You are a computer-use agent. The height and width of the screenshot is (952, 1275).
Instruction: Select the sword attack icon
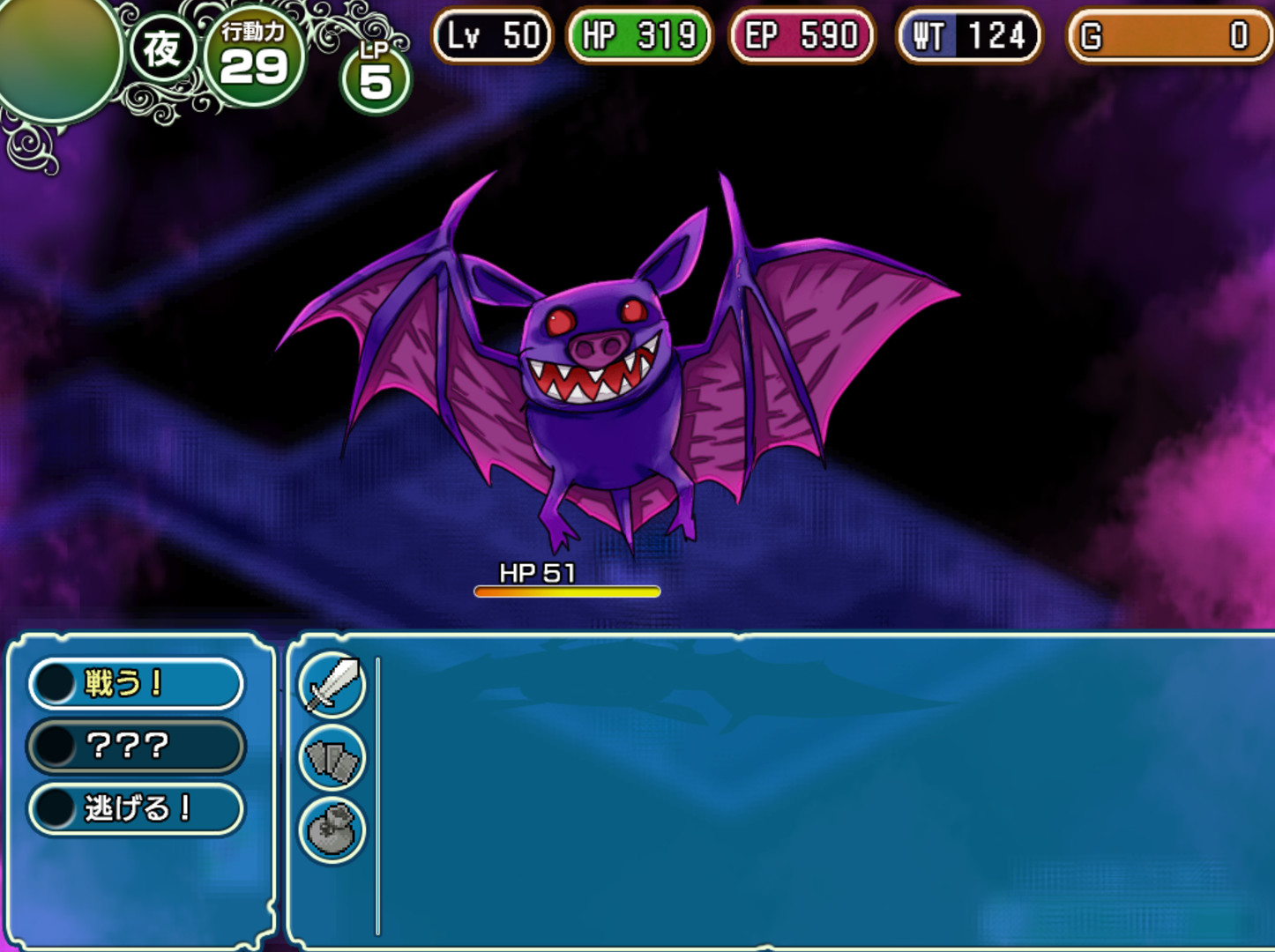[330, 685]
